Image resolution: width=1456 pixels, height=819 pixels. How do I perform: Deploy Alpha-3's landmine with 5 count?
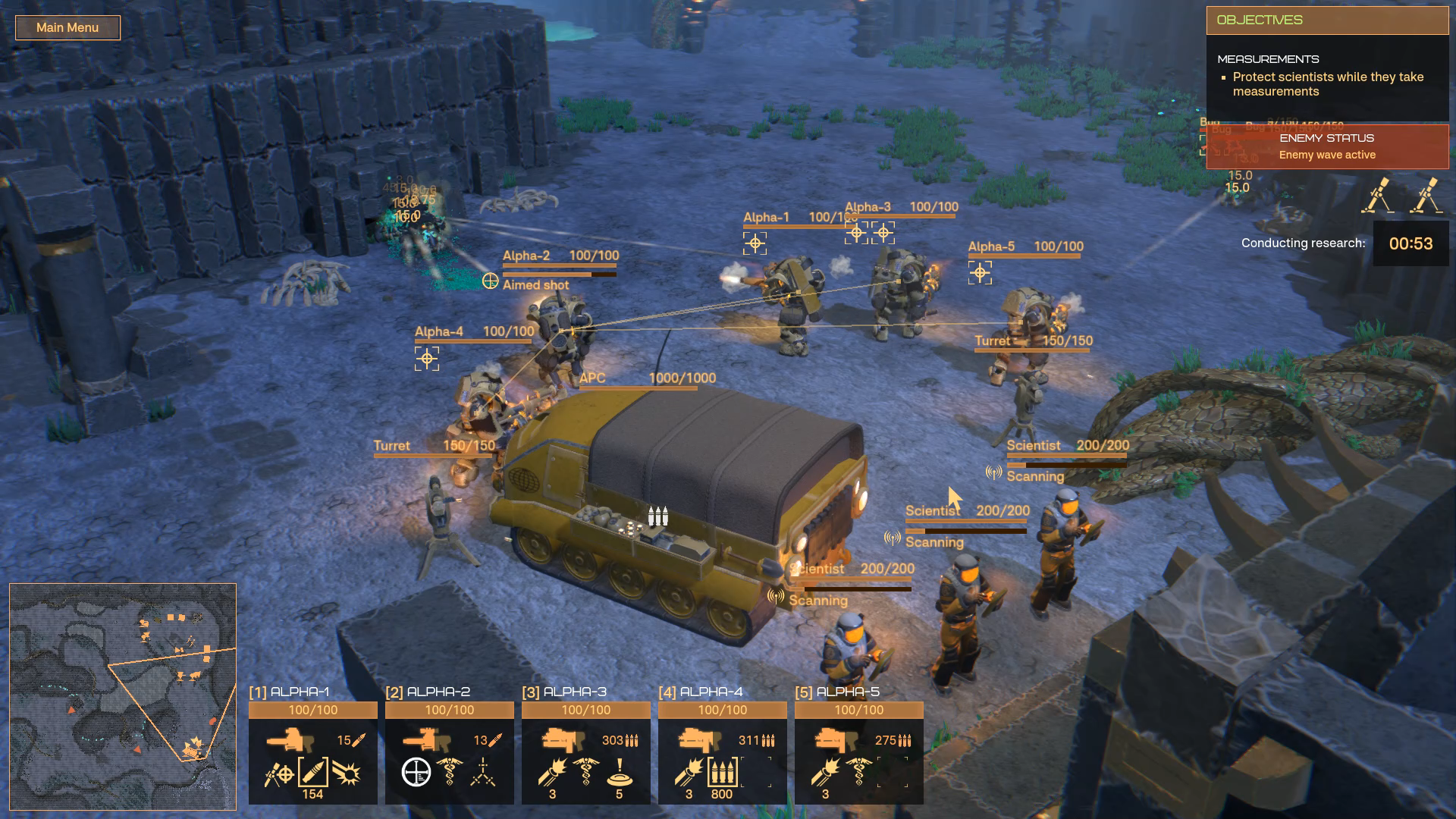pos(619,773)
